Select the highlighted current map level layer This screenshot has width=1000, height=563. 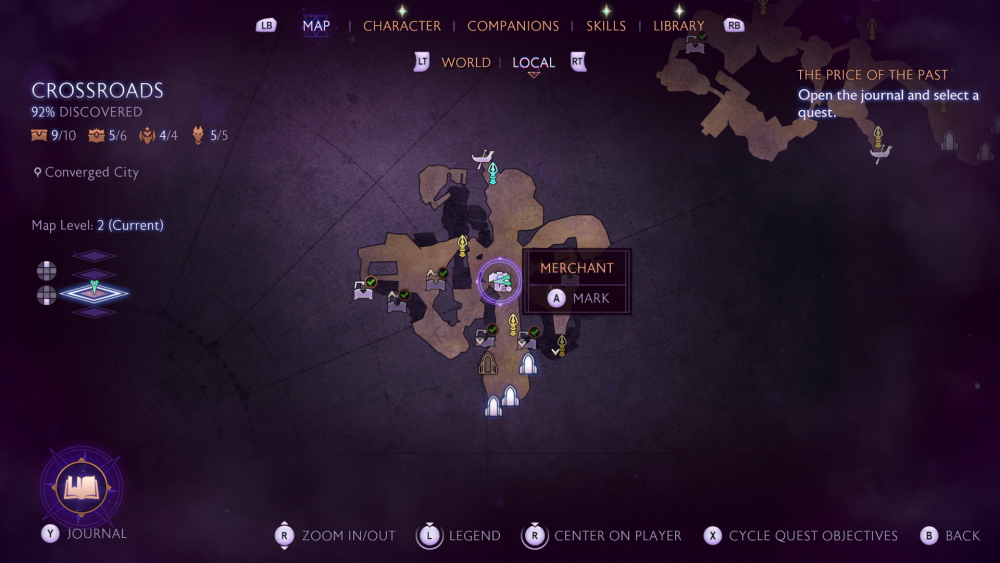[94, 292]
